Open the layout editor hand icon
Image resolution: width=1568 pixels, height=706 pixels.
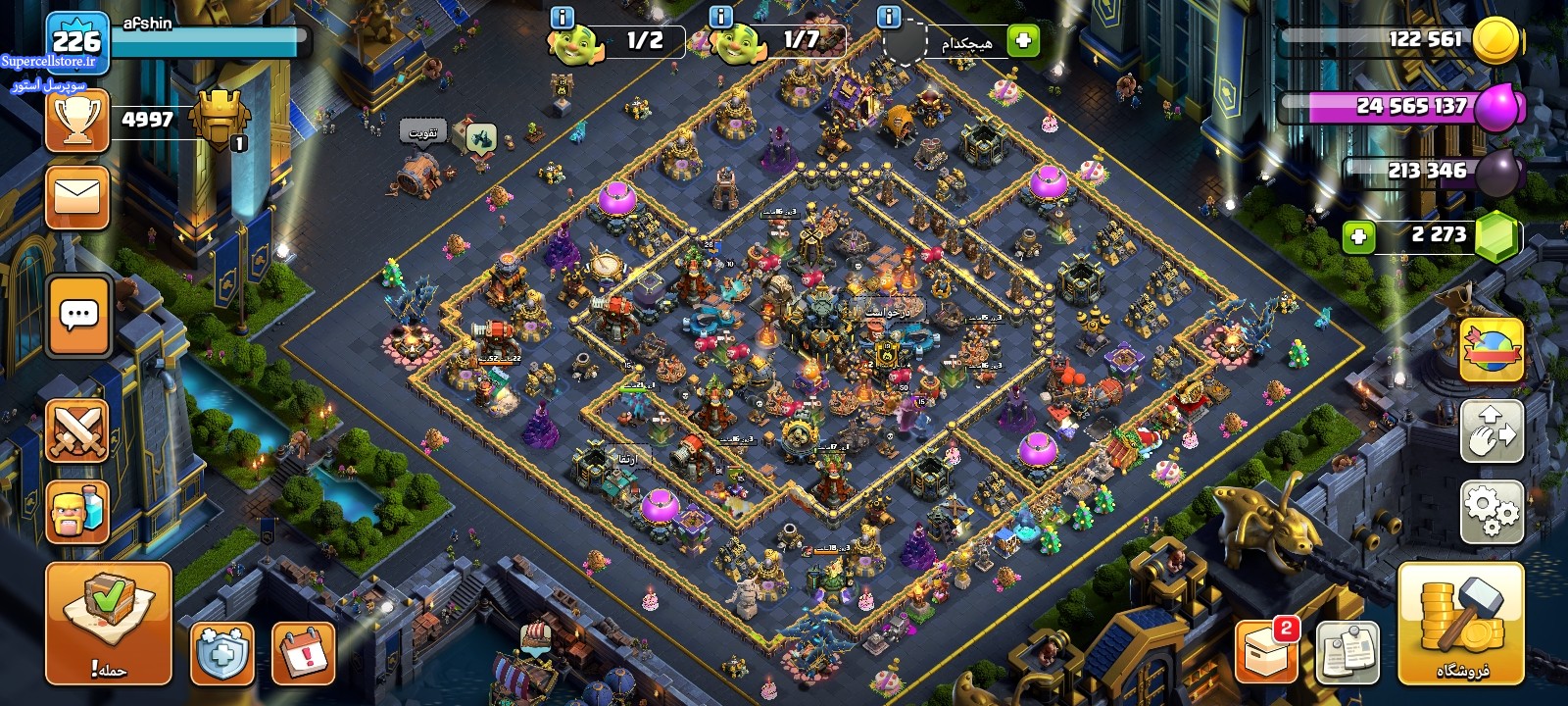1492,430
